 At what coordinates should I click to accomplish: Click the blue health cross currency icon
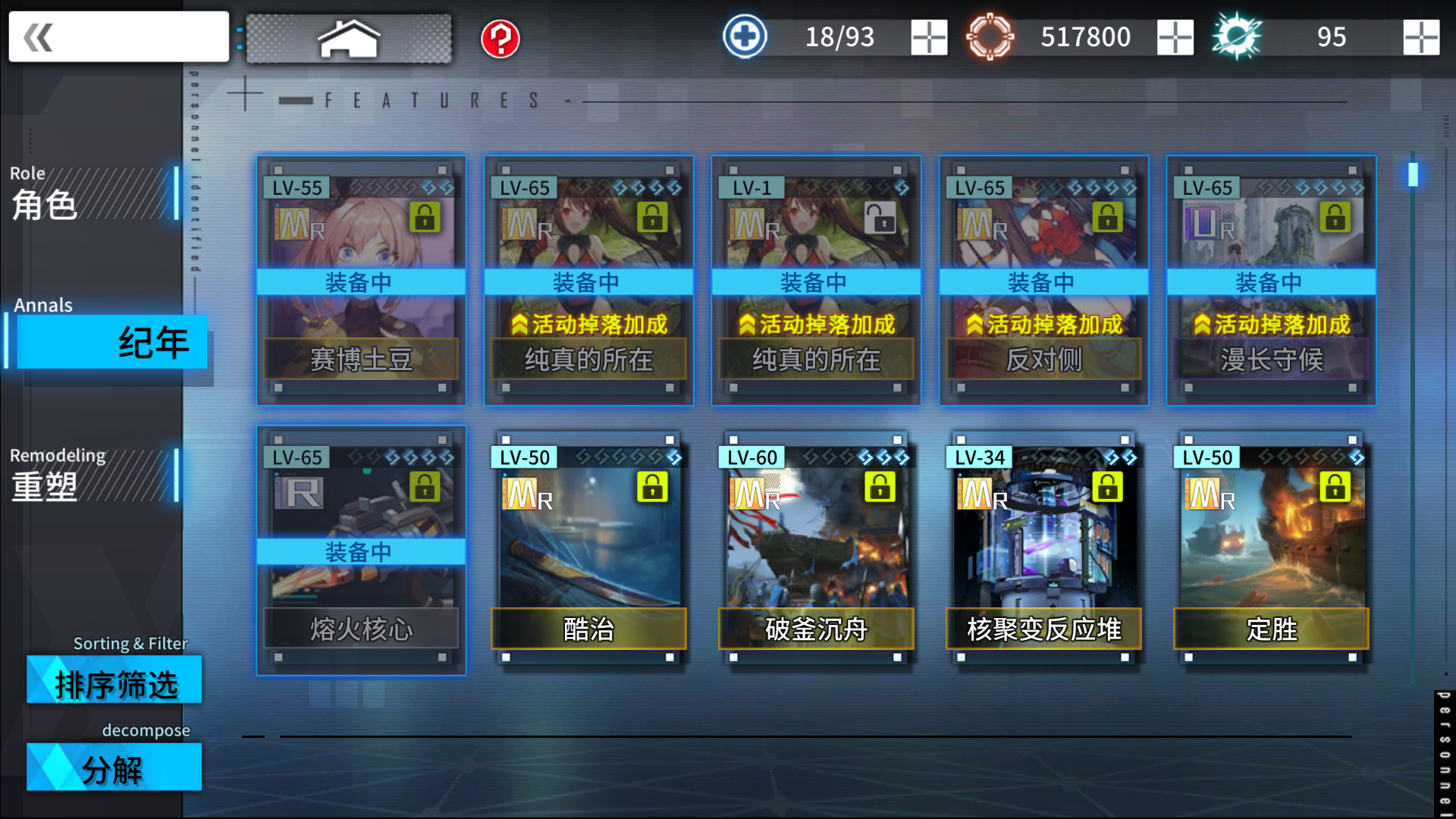(x=744, y=35)
